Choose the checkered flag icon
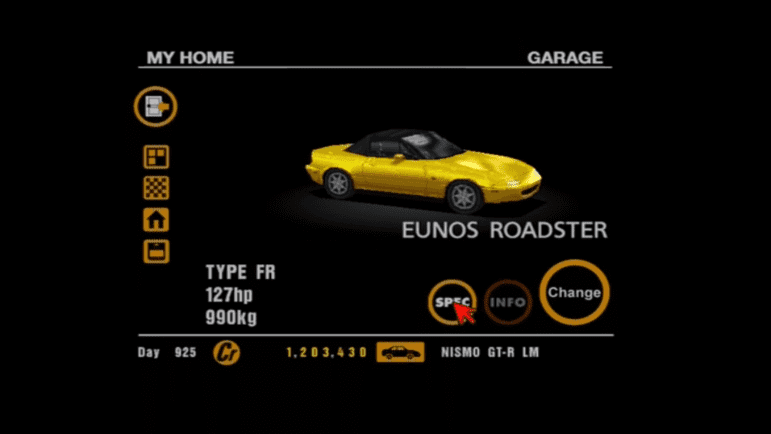 [x=156, y=188]
